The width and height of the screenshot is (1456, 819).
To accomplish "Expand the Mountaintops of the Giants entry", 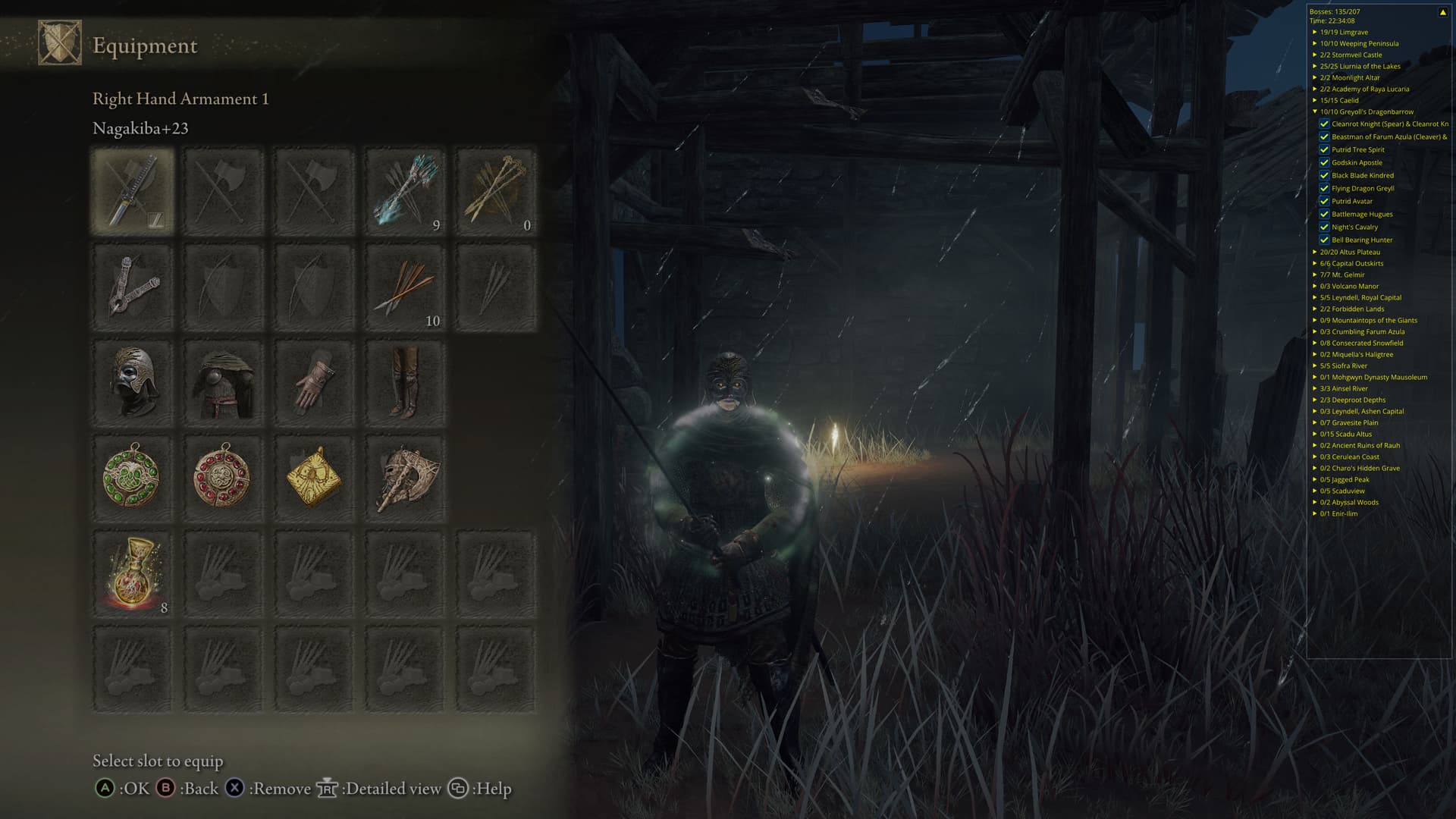I will (1315, 321).
